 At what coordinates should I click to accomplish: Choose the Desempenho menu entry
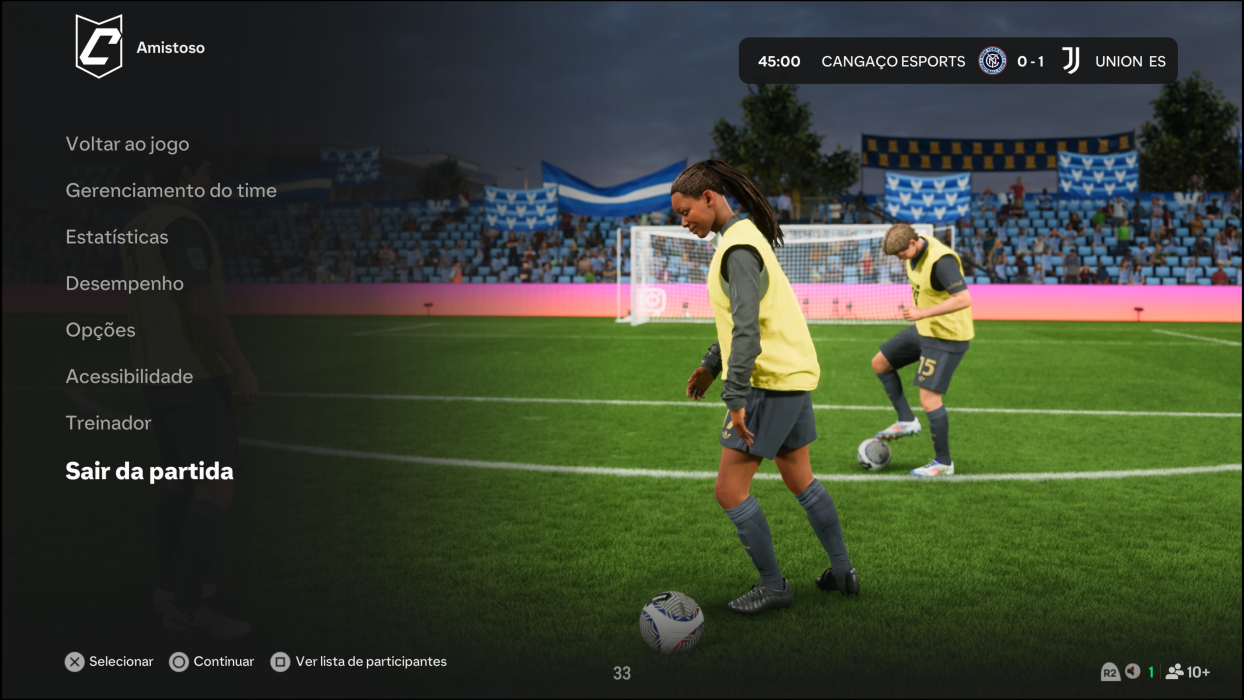(125, 283)
